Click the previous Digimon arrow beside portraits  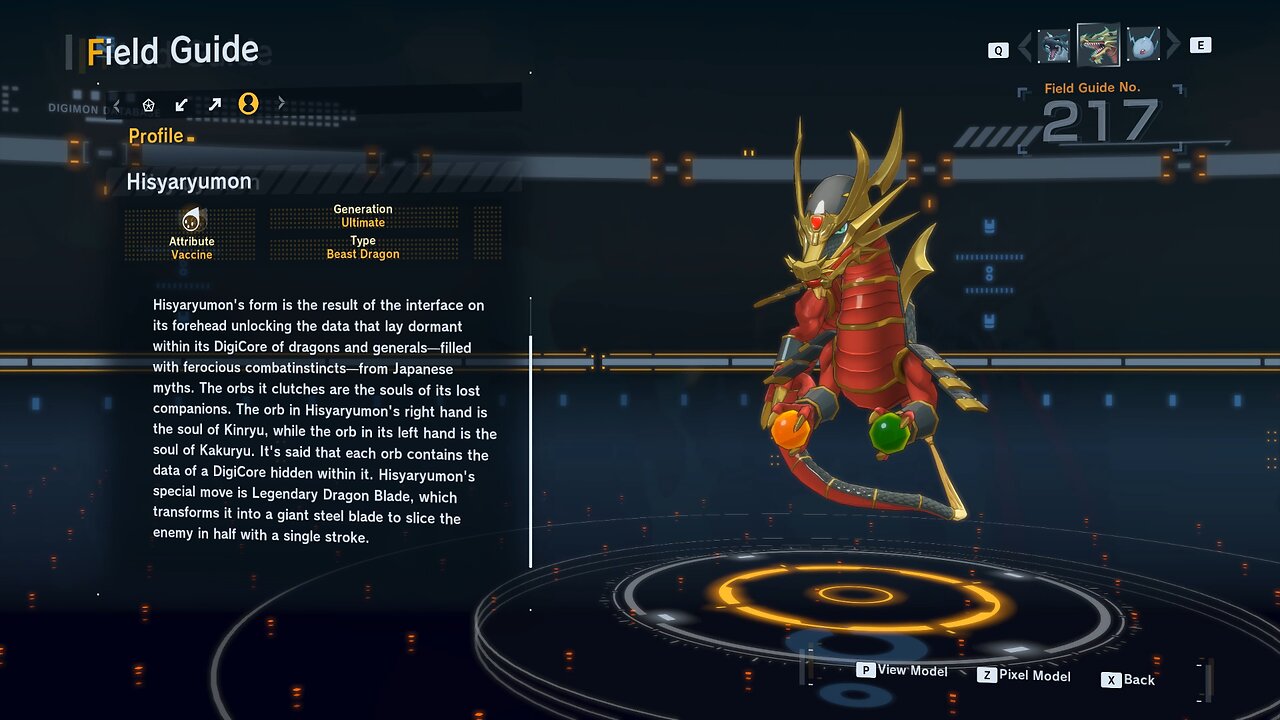tap(1024, 46)
